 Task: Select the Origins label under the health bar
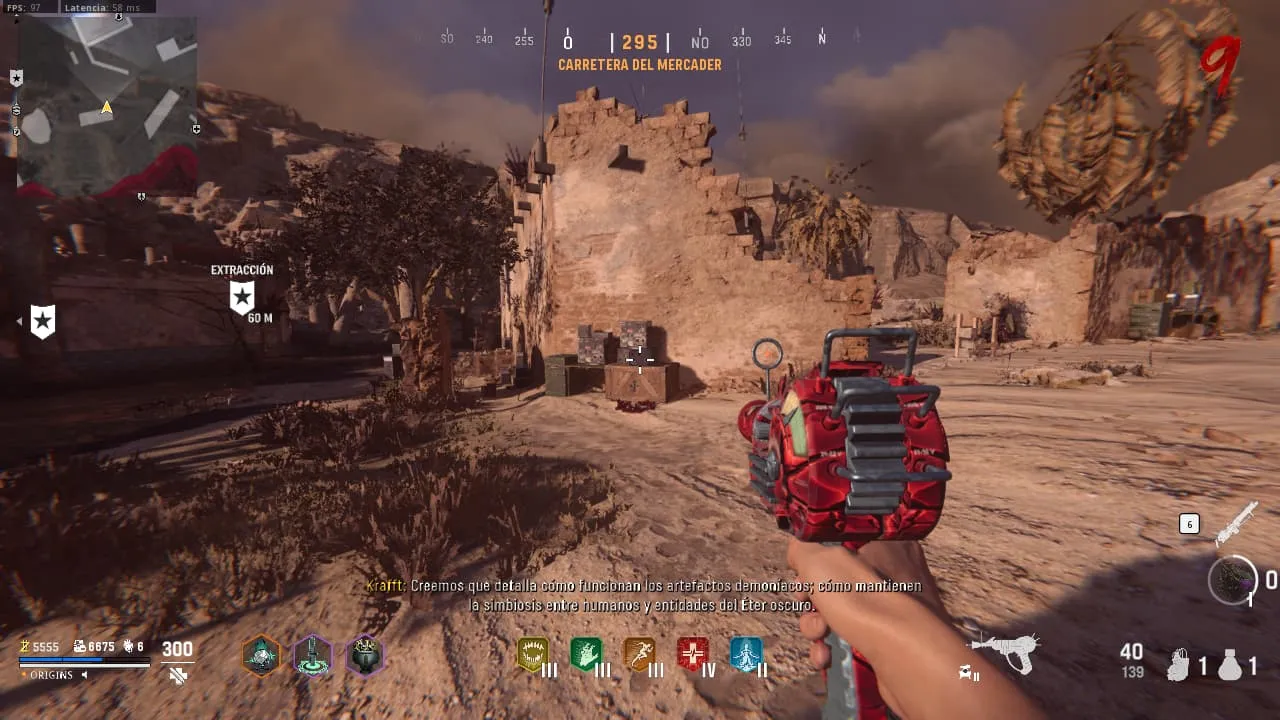[x=51, y=675]
